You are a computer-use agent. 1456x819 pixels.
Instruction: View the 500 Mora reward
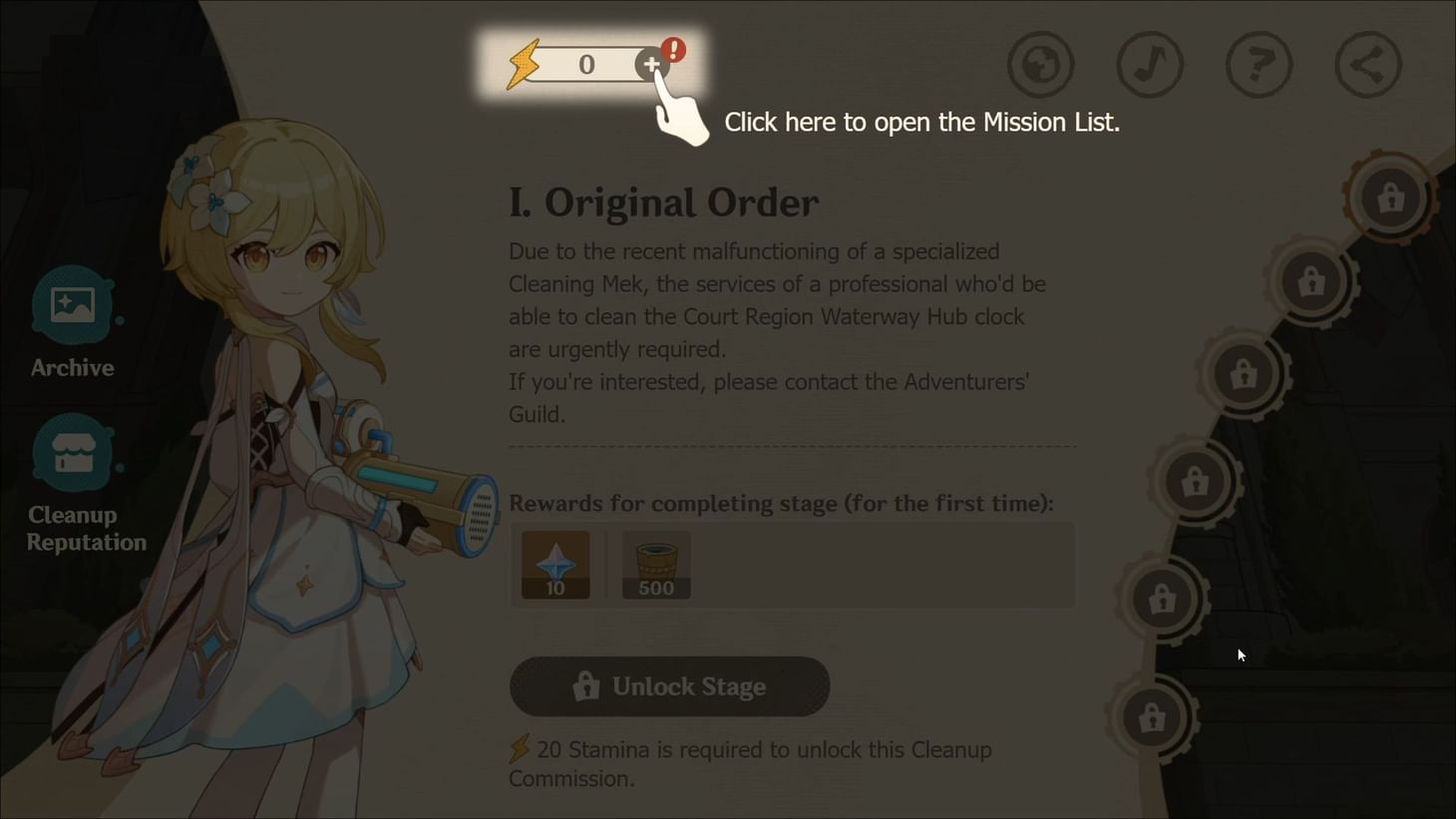pos(655,562)
